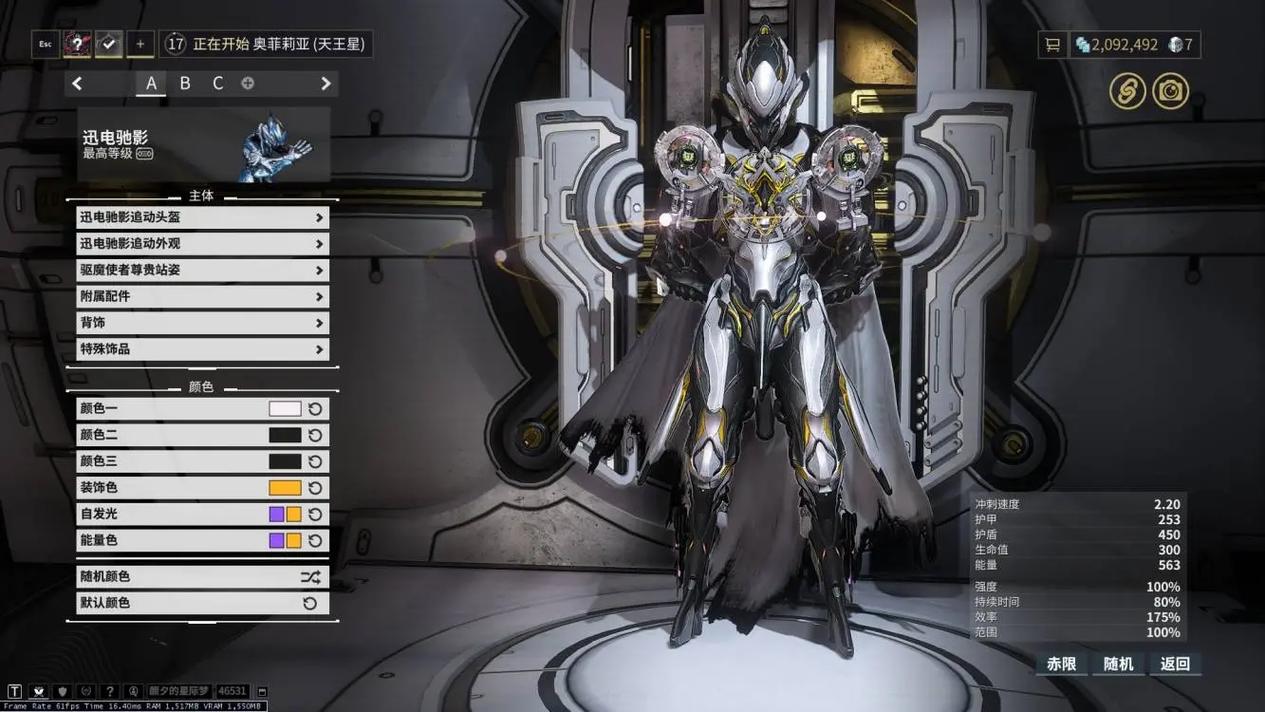Change the orange 装饰色 swatch

click(x=285, y=488)
